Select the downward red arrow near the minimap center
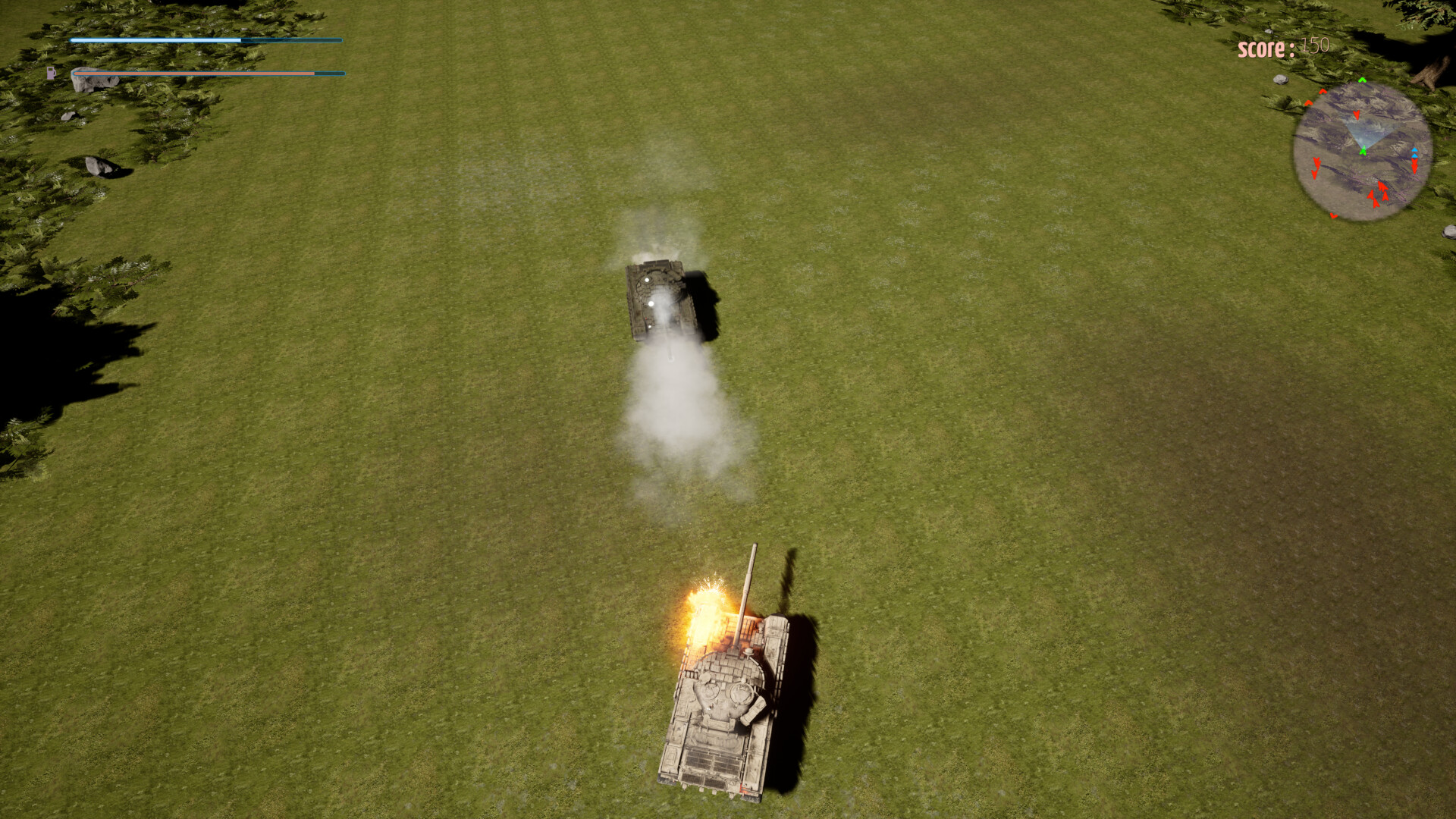The height and width of the screenshot is (819, 1456). pos(1357,115)
